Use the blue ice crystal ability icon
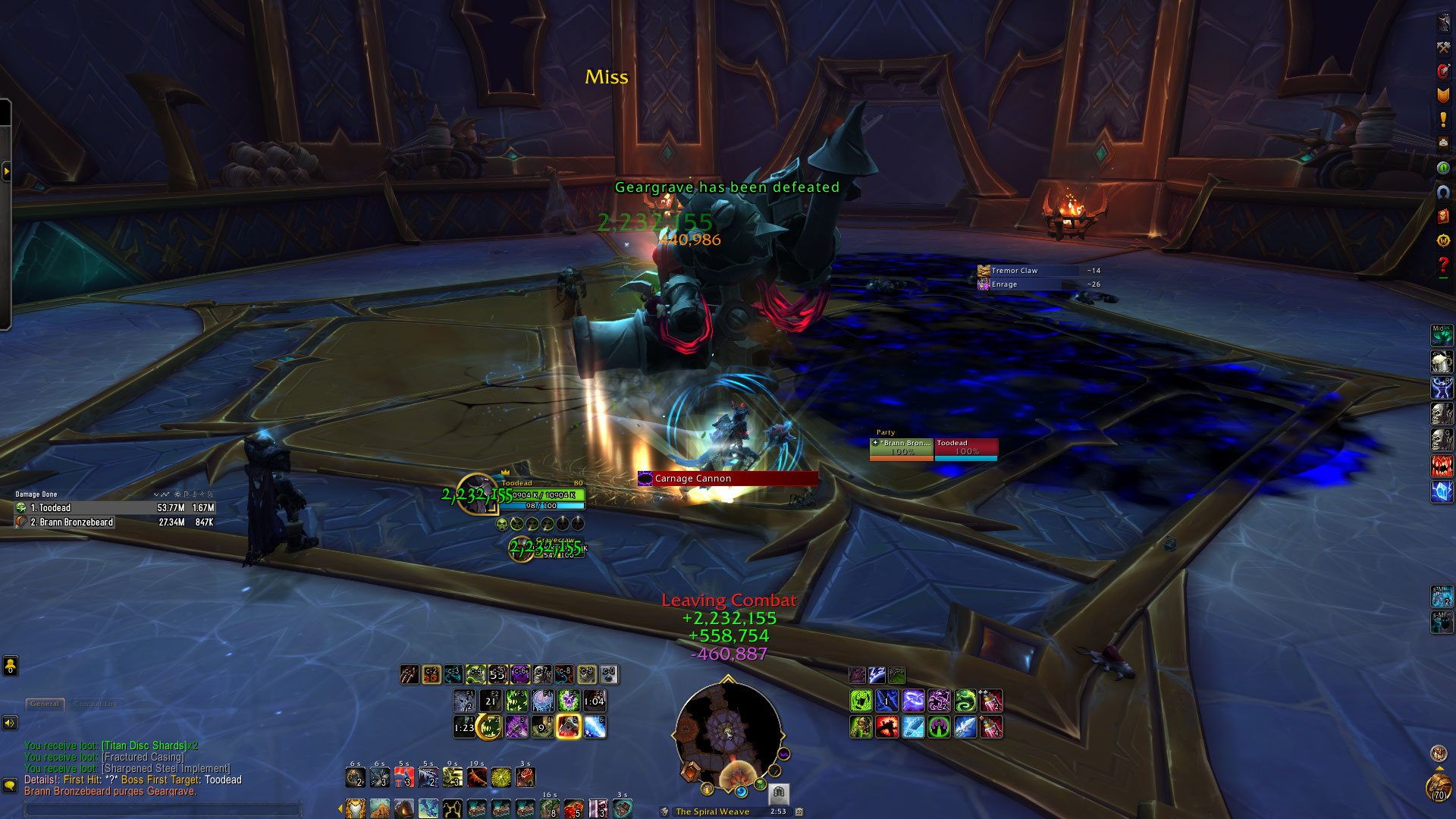The image size is (1456, 819). [1442, 491]
